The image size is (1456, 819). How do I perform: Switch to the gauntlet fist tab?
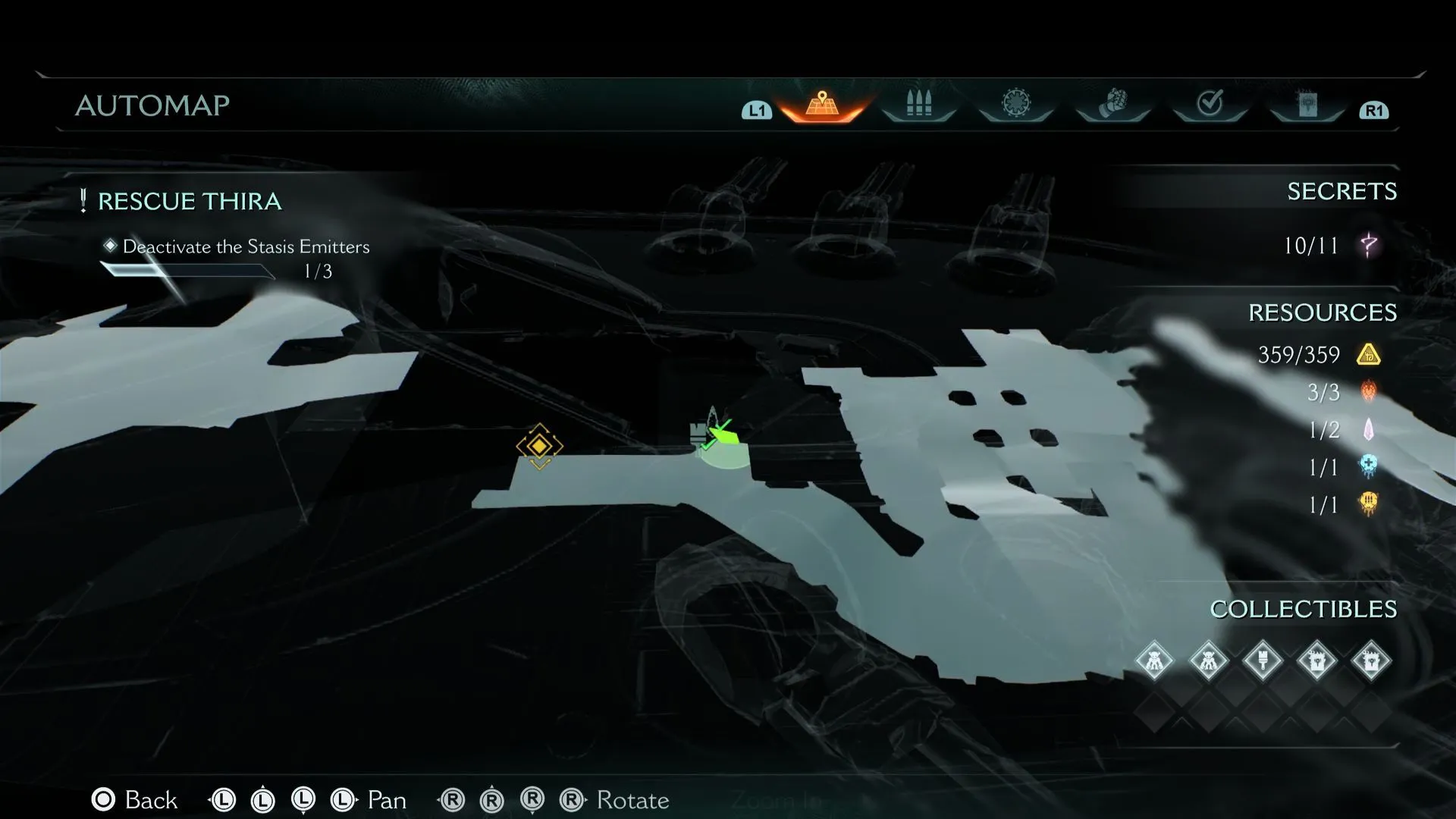[x=1112, y=104]
